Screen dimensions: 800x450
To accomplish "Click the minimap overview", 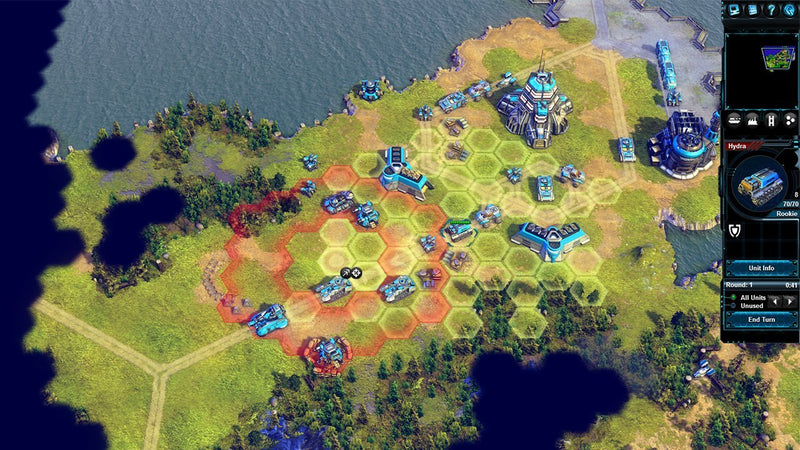I will tap(761, 69).
